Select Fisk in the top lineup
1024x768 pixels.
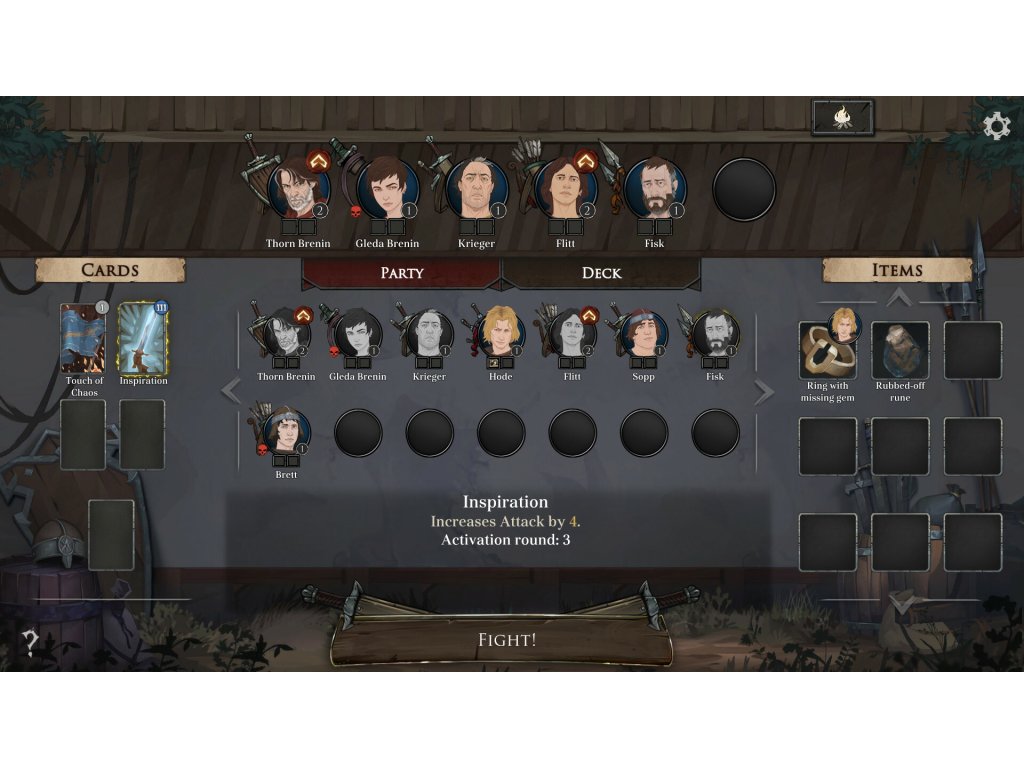[655, 189]
